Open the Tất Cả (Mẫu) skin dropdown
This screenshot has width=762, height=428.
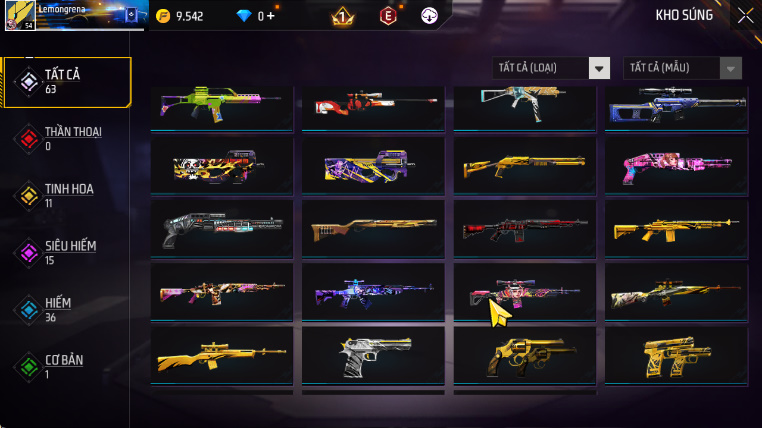[x=732, y=68]
